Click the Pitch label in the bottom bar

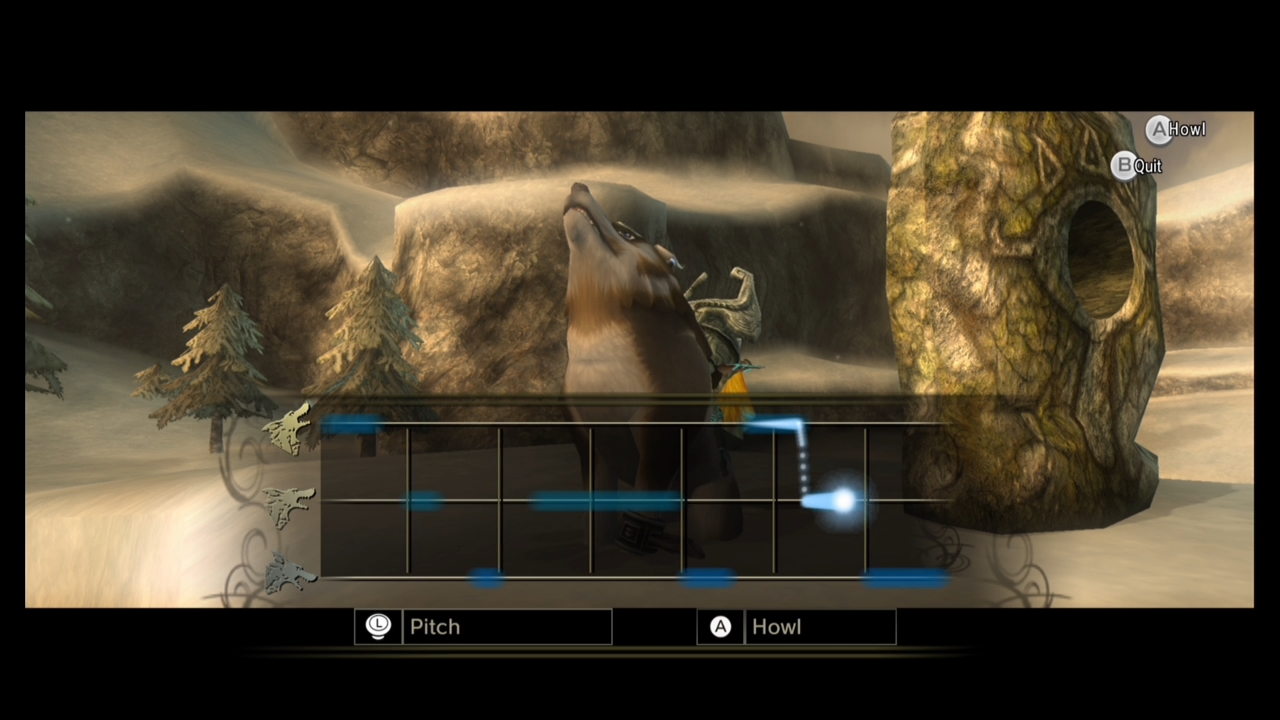click(x=434, y=626)
